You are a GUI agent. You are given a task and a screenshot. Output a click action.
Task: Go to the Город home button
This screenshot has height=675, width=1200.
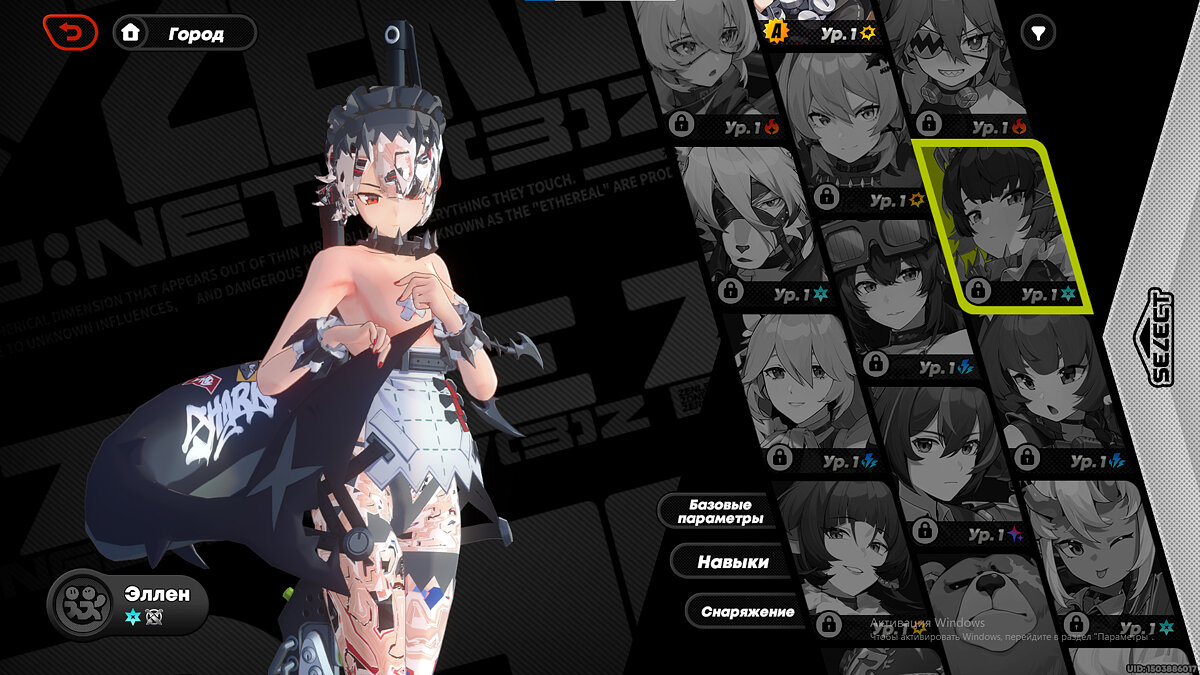click(x=184, y=33)
